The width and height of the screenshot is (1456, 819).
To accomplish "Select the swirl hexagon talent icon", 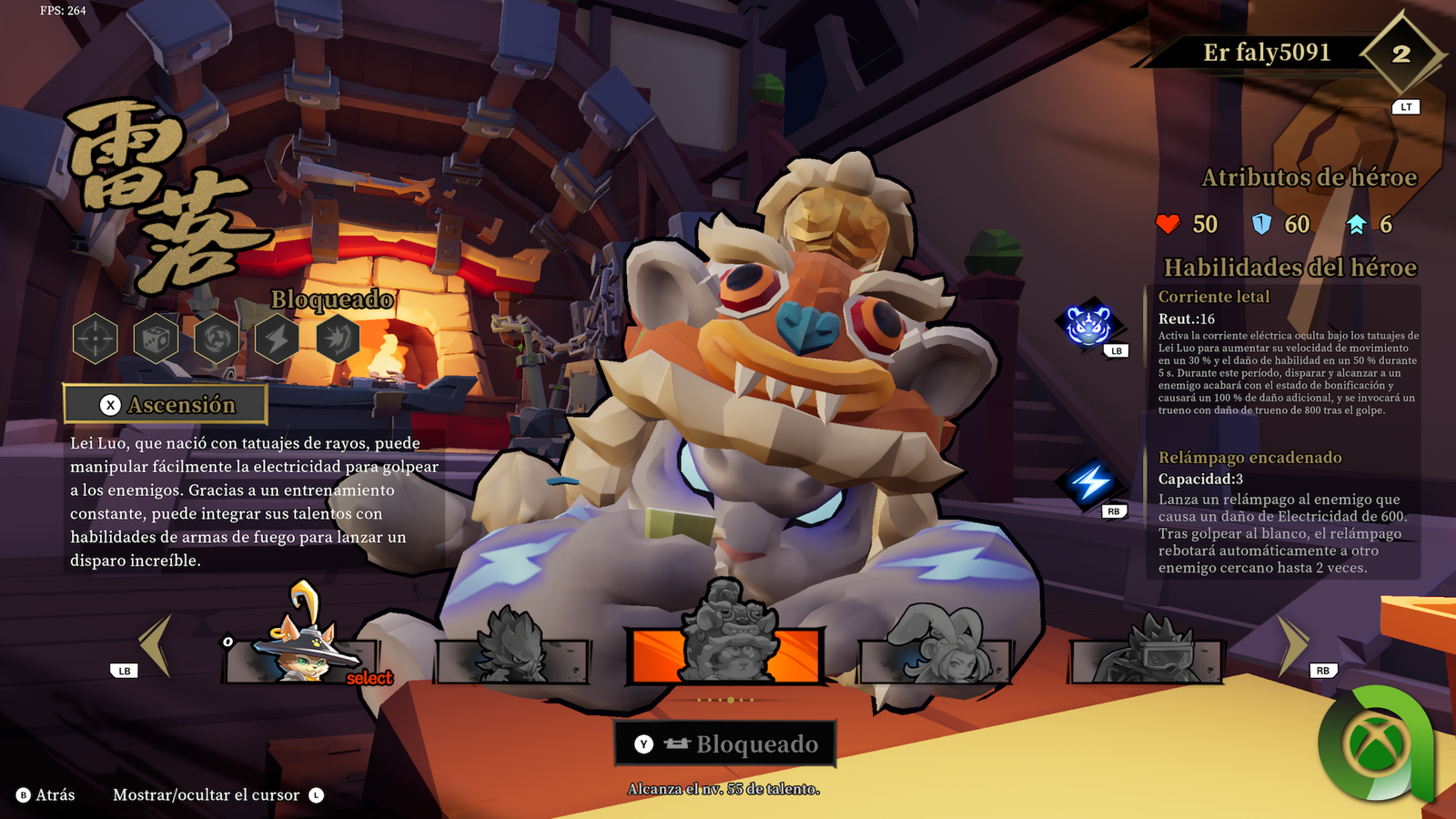I will pyautogui.click(x=217, y=339).
